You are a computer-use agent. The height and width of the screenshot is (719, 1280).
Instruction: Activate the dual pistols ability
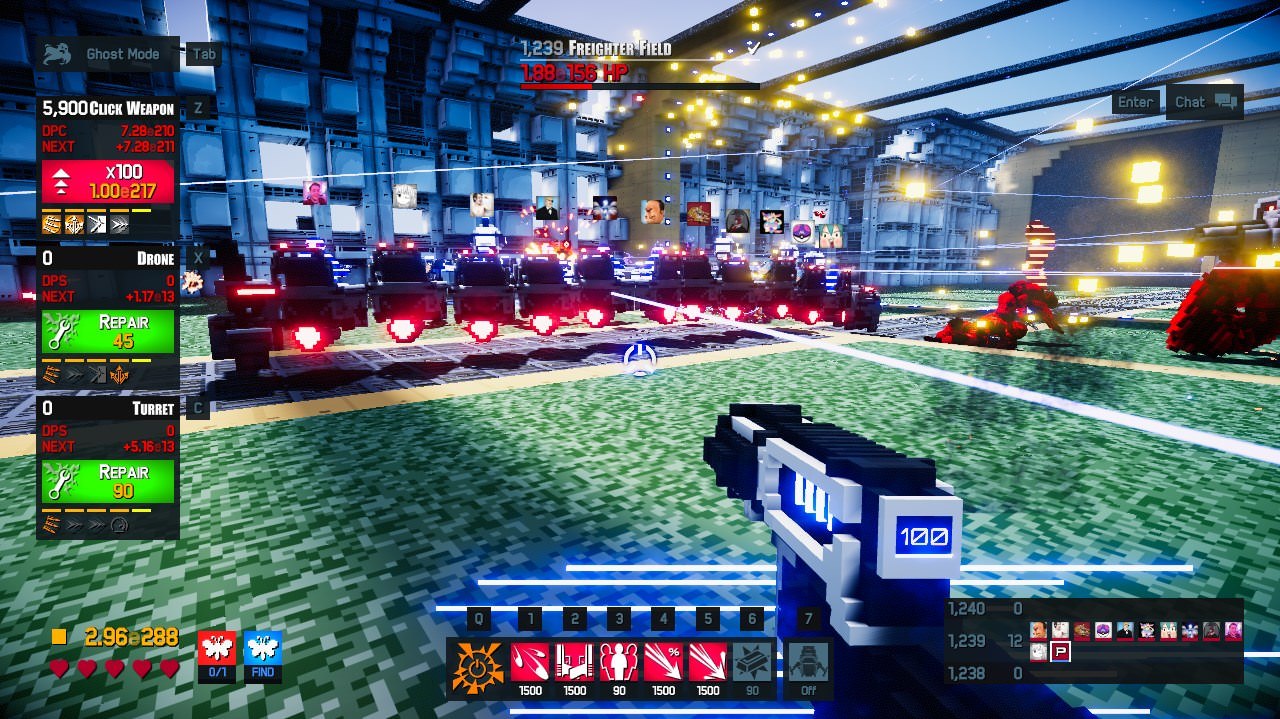tap(574, 662)
